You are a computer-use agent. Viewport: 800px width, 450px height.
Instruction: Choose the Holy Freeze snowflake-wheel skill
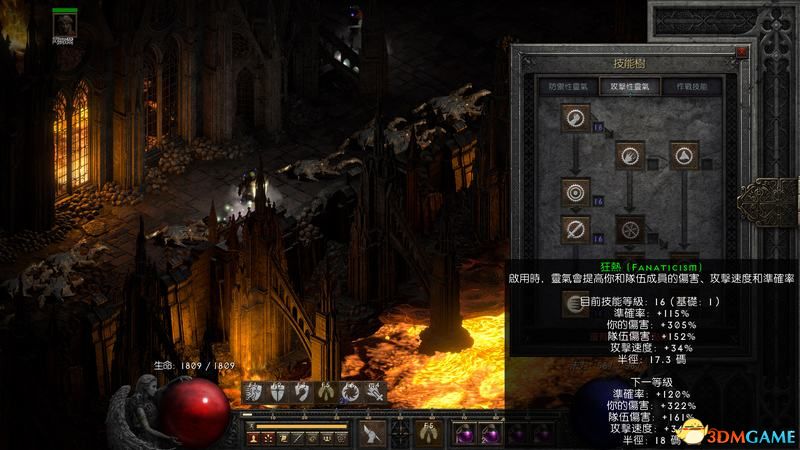630,229
